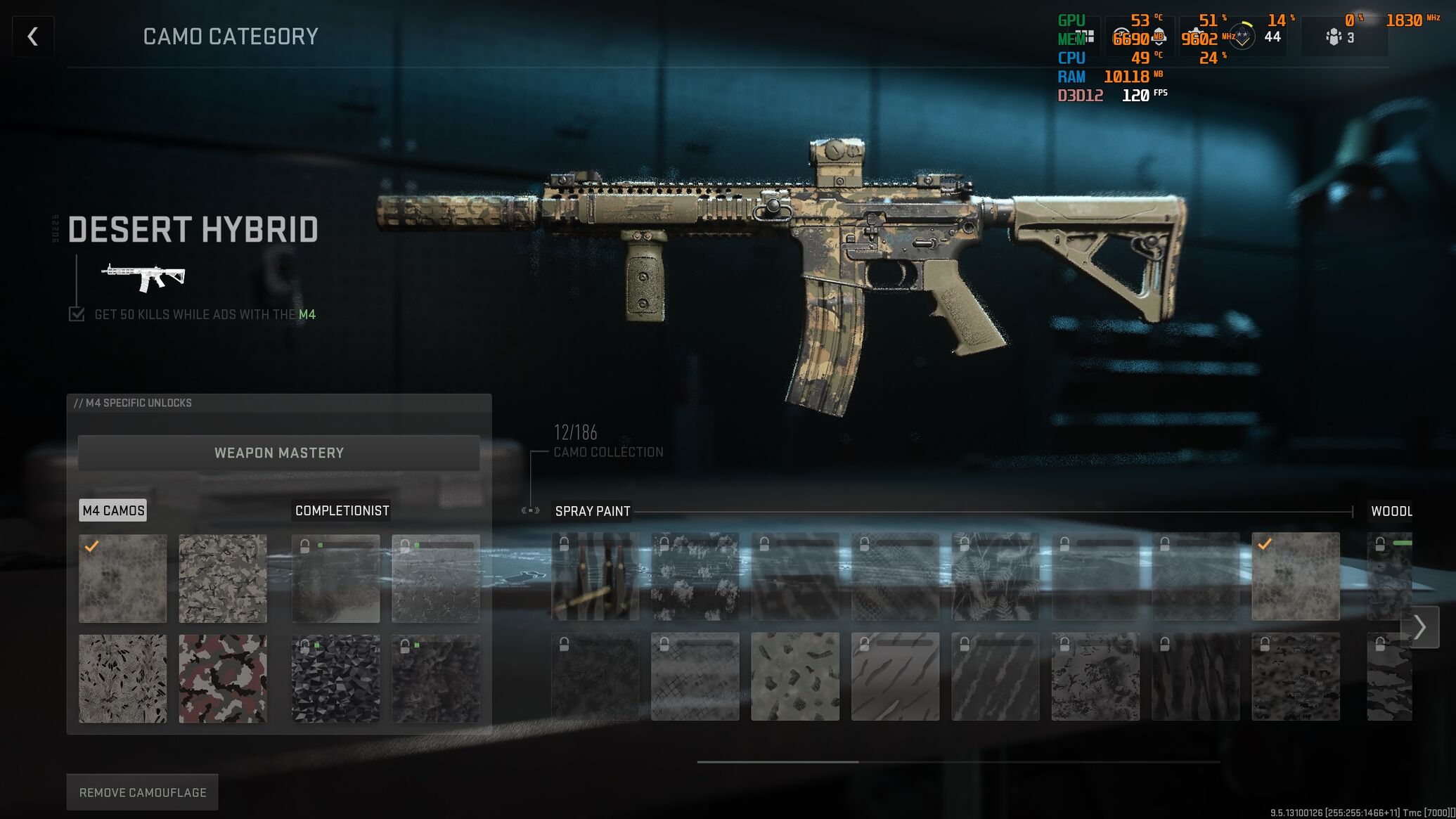Show the next page of camo categories

tap(1419, 627)
